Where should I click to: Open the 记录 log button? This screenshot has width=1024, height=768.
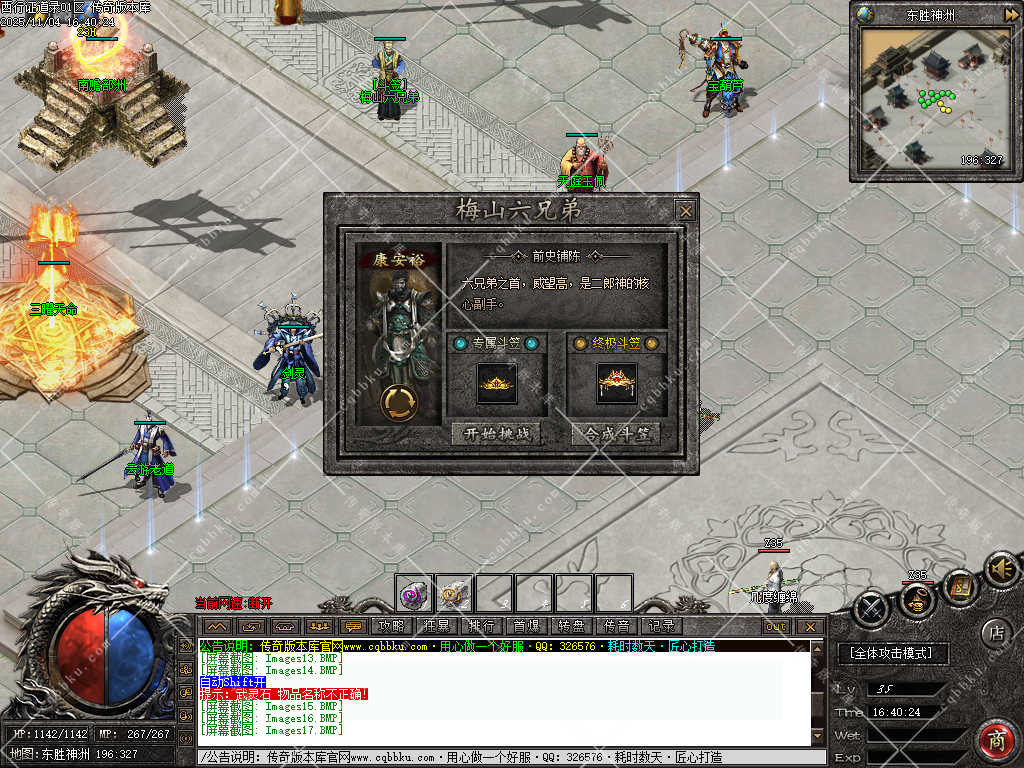click(x=660, y=626)
